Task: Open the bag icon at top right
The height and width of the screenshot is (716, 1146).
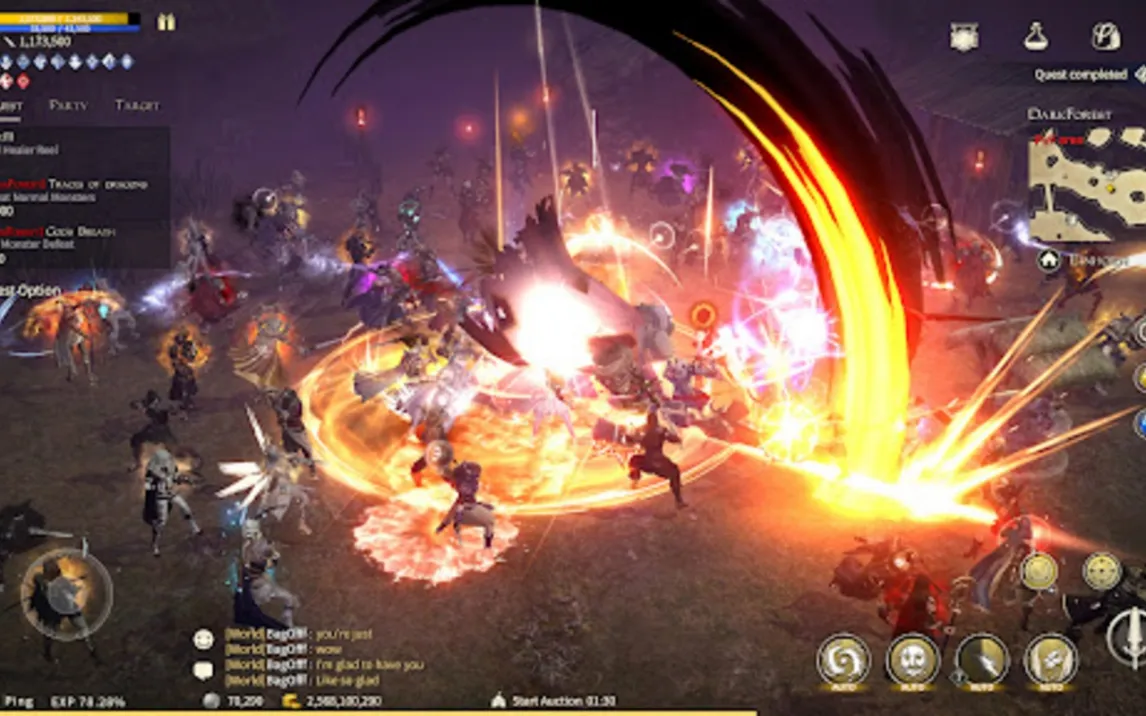Action: click(1105, 37)
